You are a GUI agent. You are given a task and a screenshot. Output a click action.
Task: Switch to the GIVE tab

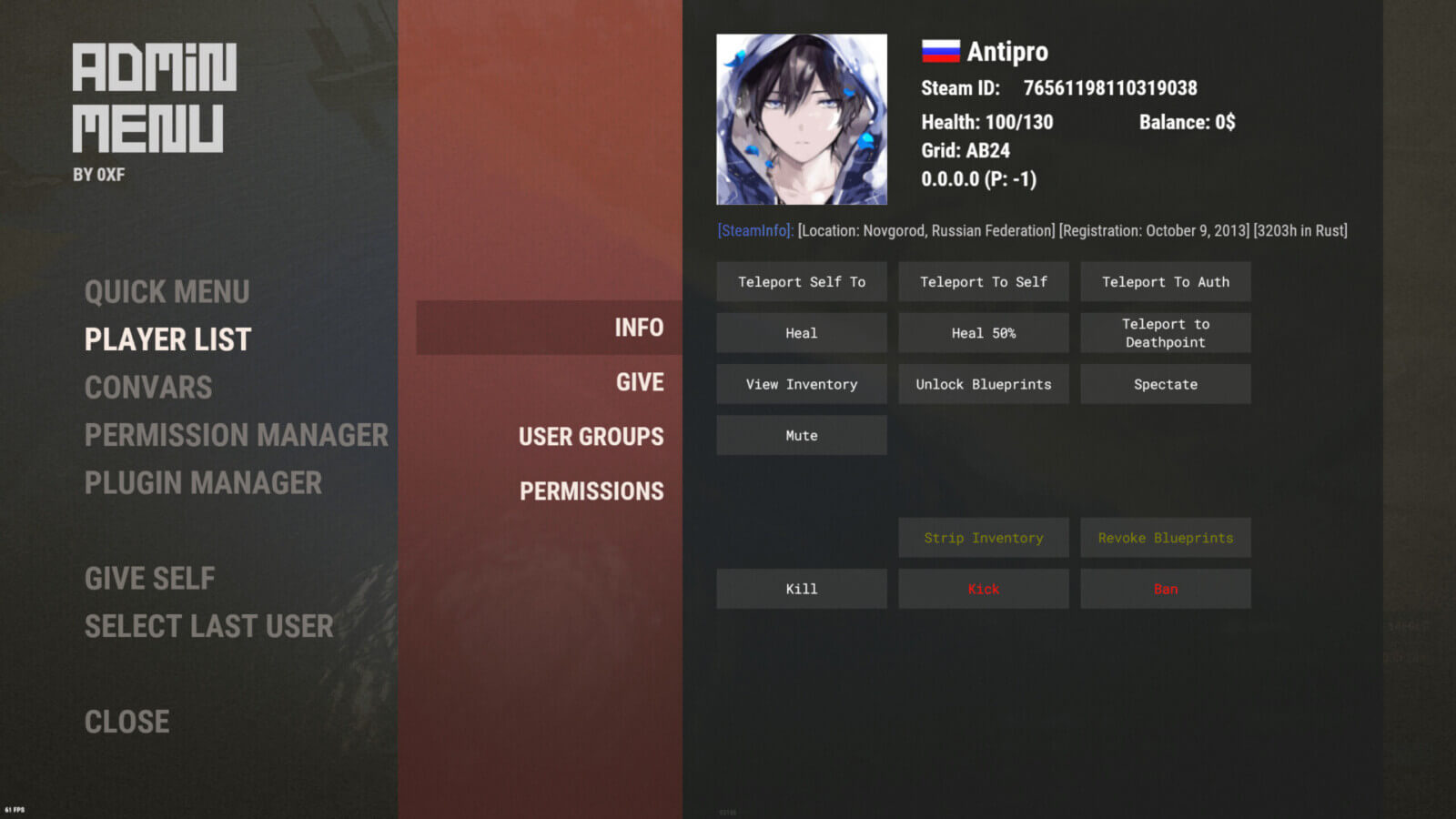[639, 382]
